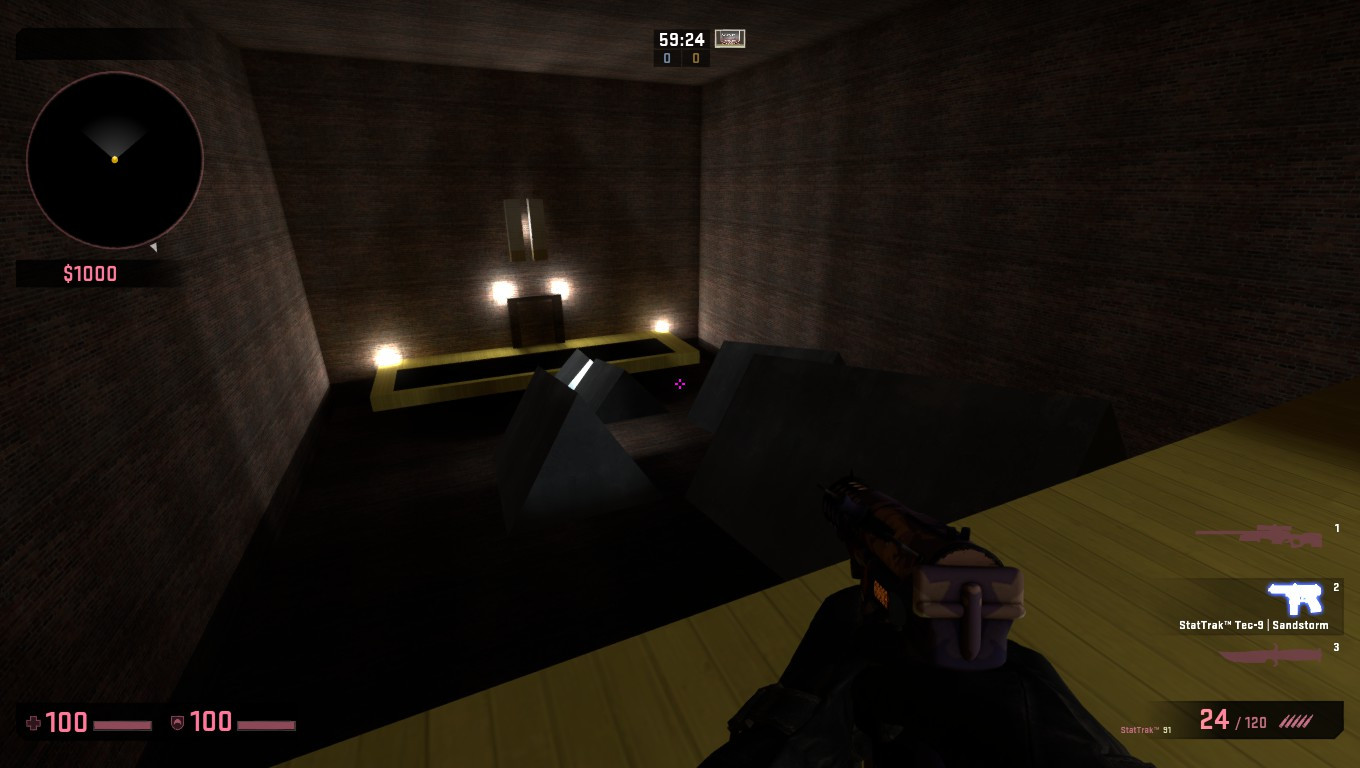Toggle the CT team score display

point(665,58)
